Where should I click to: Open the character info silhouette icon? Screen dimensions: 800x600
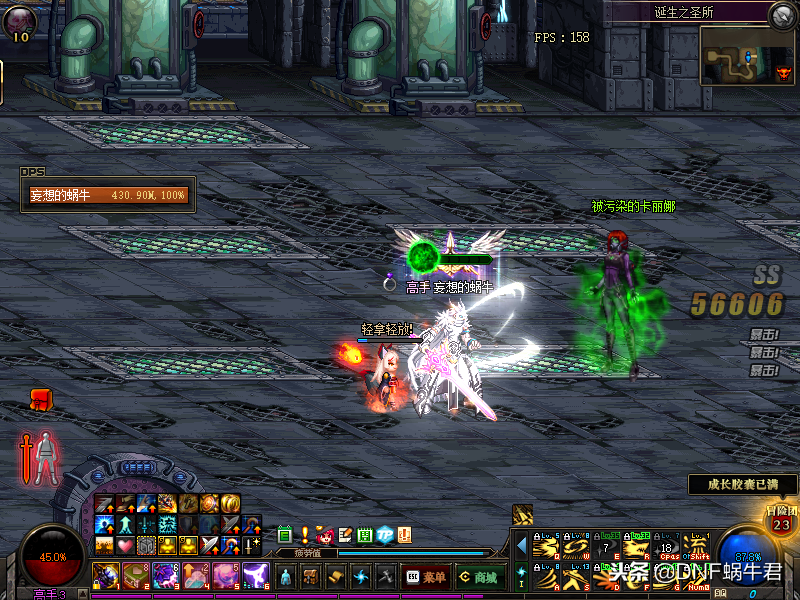(285, 576)
